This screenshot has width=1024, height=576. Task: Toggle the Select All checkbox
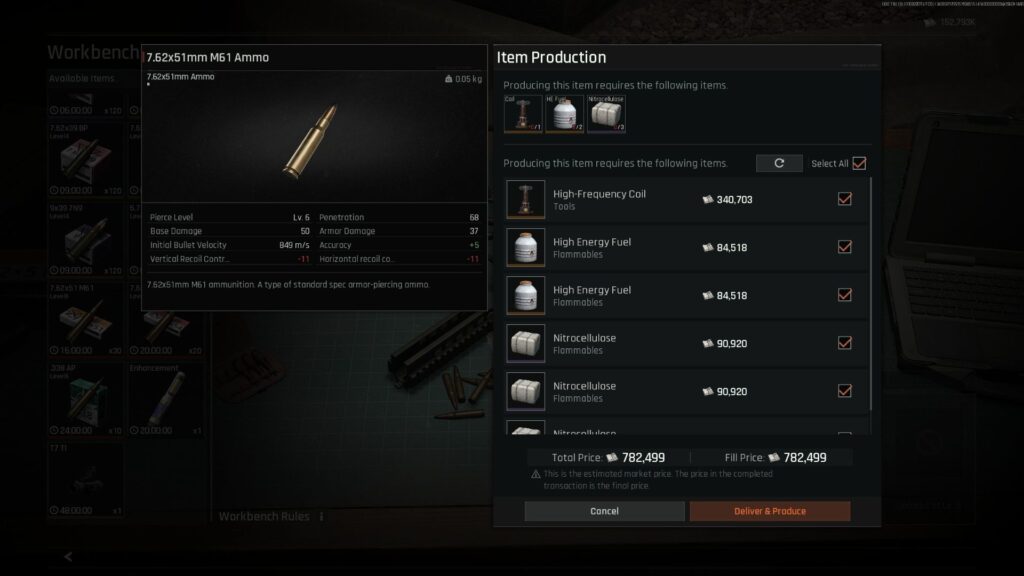point(858,163)
